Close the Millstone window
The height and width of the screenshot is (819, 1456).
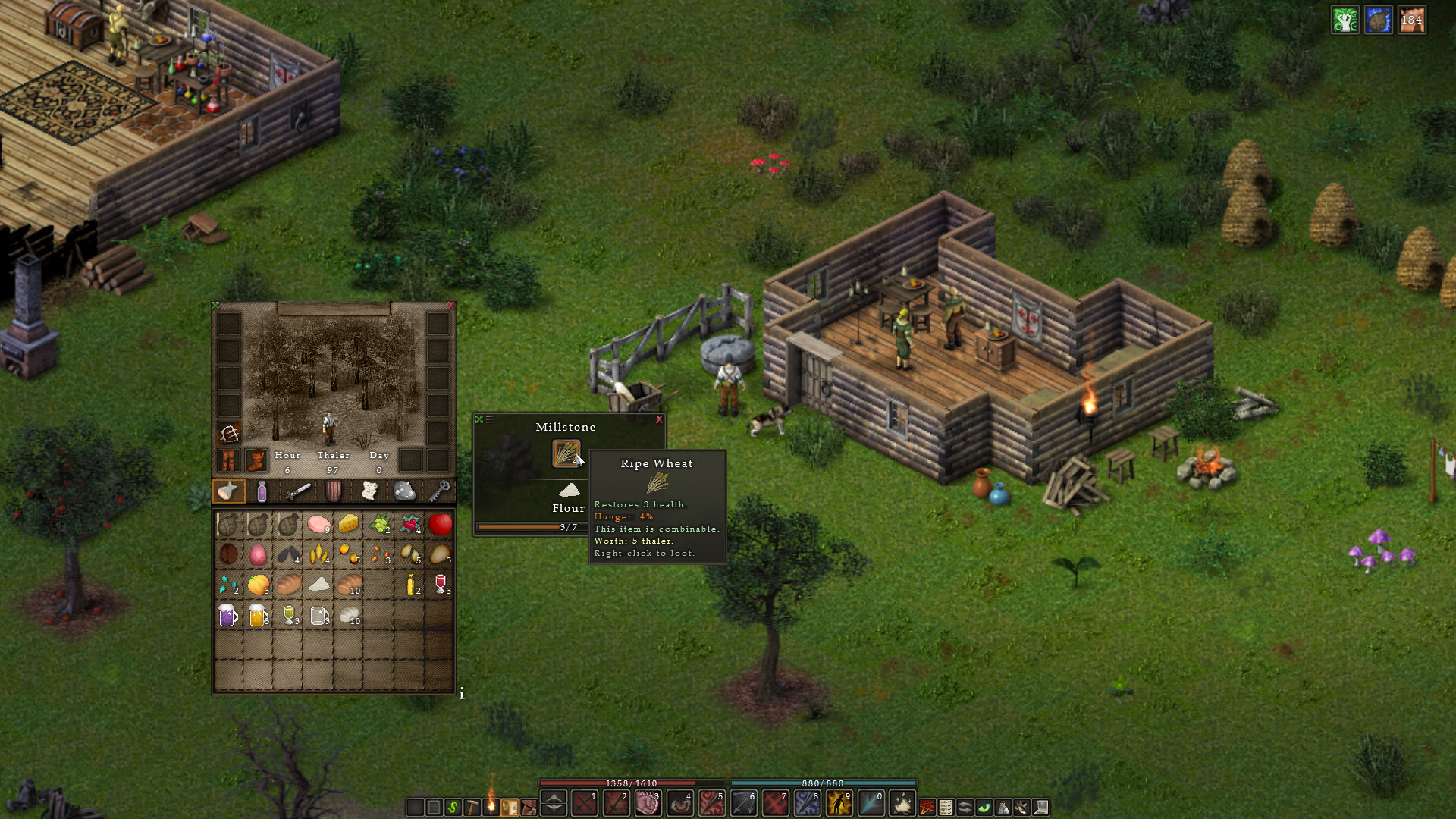click(659, 419)
